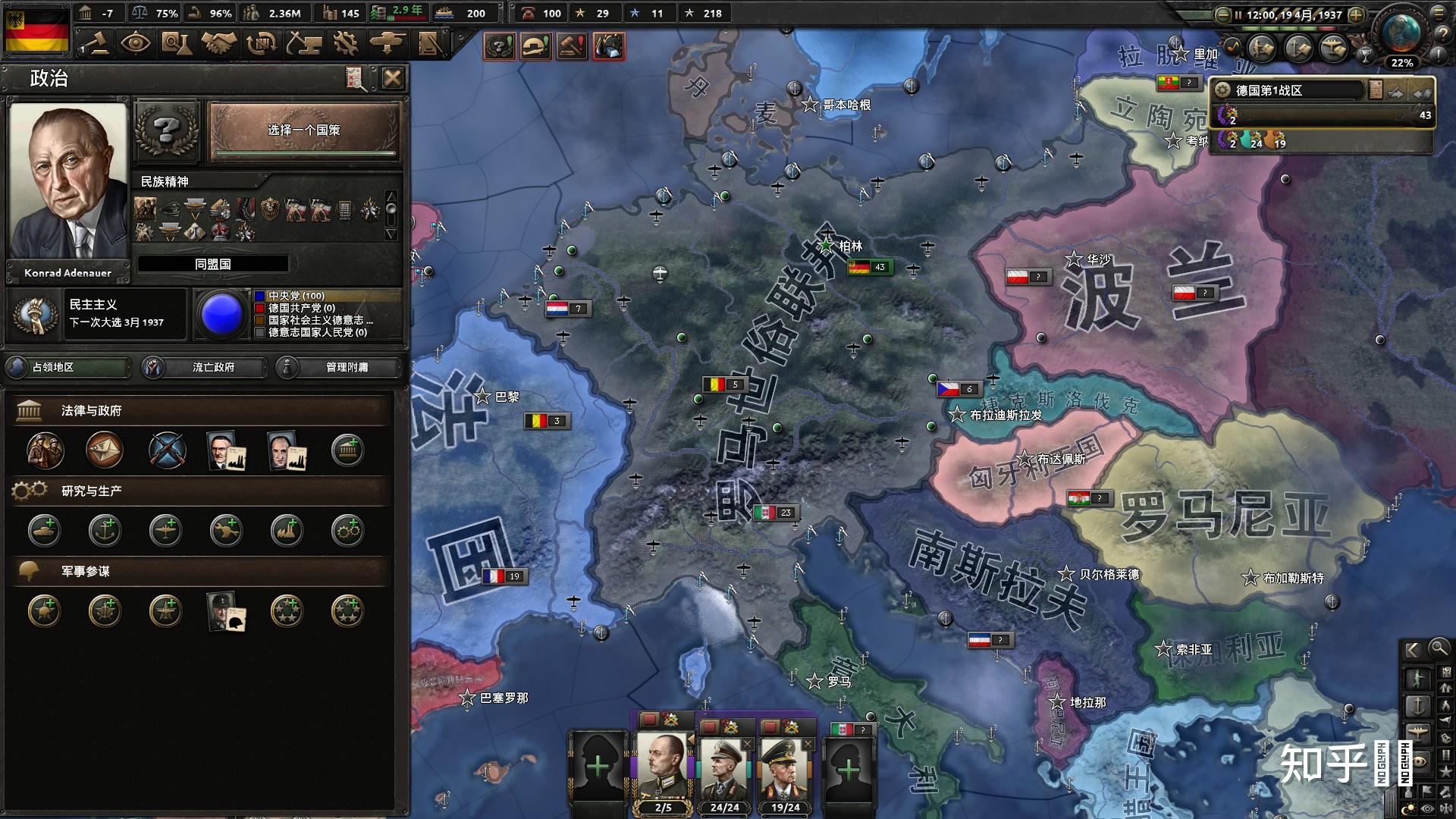Open the intelligence eye icon
1456x819 pixels.
135,43
